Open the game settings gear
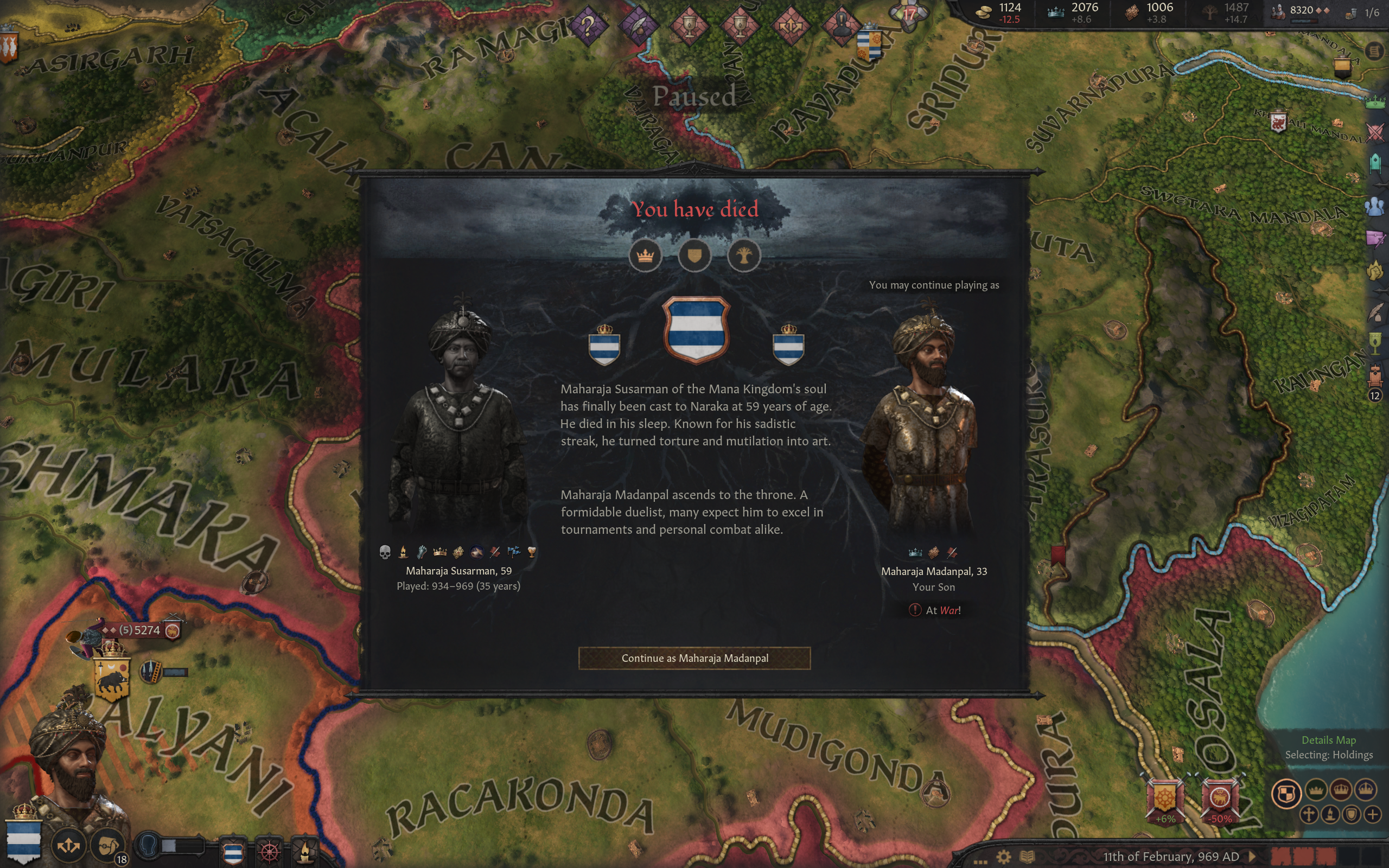The width and height of the screenshot is (1389, 868). point(1003,857)
